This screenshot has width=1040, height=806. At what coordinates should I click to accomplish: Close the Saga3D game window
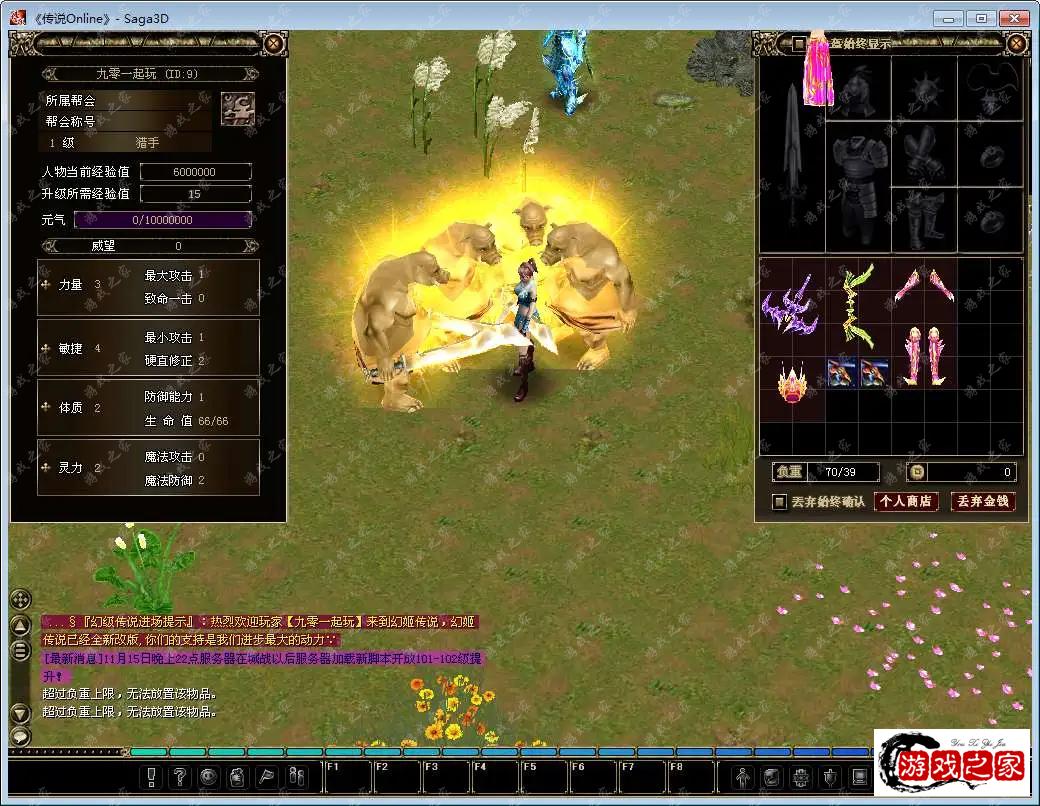coord(1014,18)
